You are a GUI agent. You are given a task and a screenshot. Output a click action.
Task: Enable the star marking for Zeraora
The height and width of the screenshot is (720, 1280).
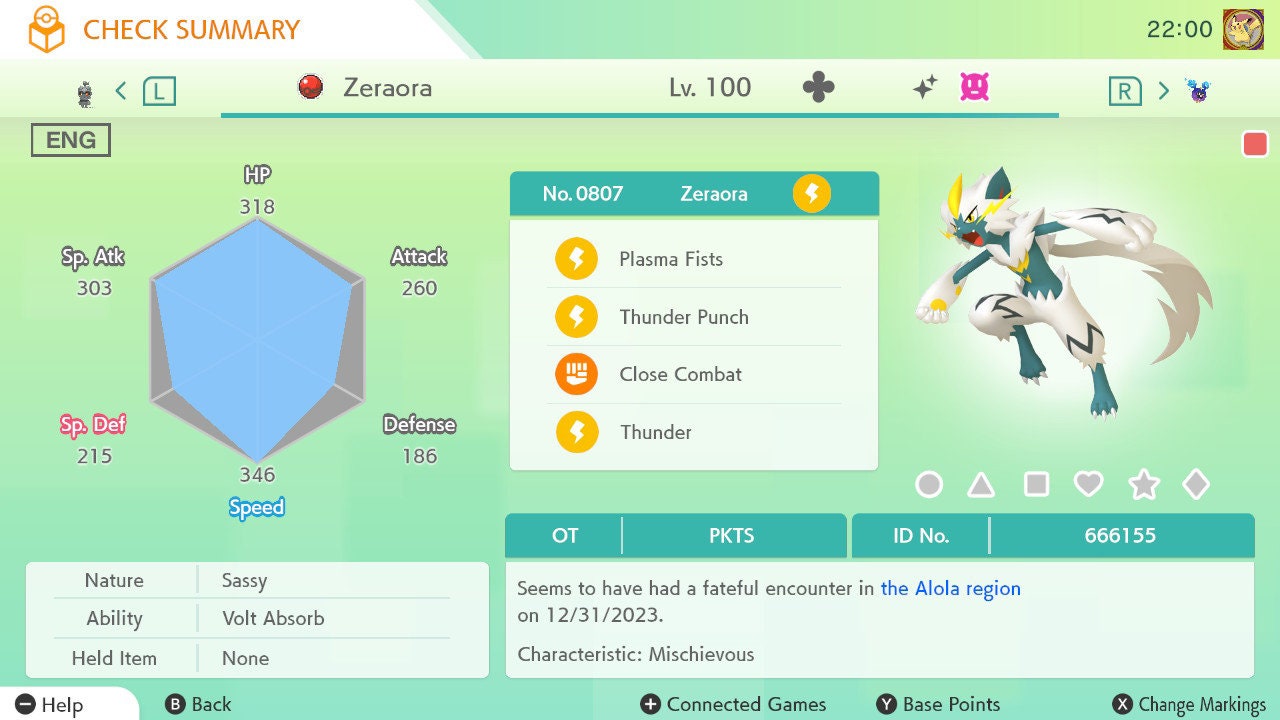click(x=1144, y=484)
